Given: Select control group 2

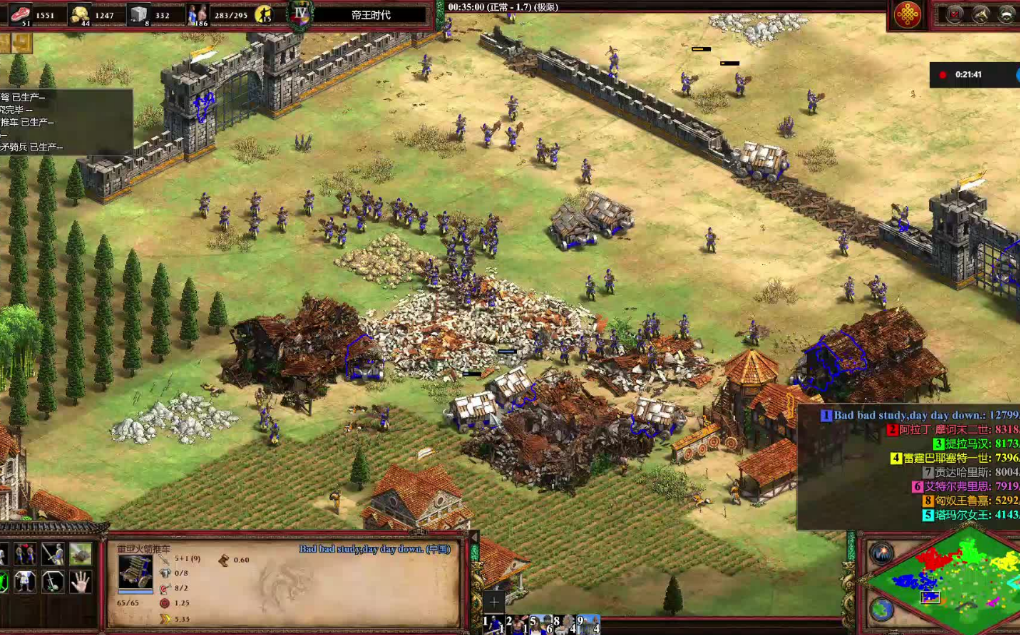Looking at the screenshot, I should coord(516,624).
